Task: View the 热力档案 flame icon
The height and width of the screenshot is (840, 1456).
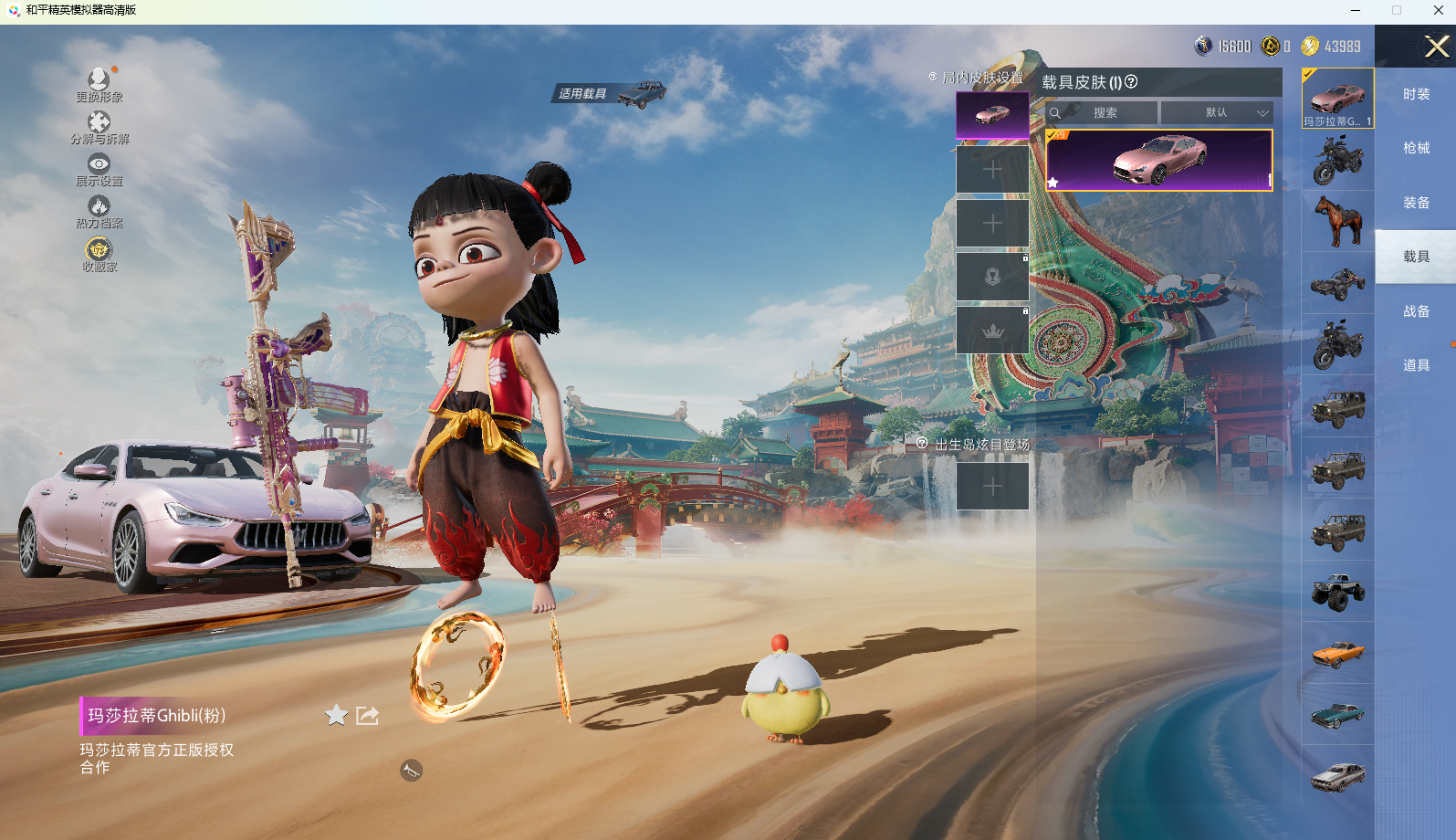Action: click(x=99, y=206)
